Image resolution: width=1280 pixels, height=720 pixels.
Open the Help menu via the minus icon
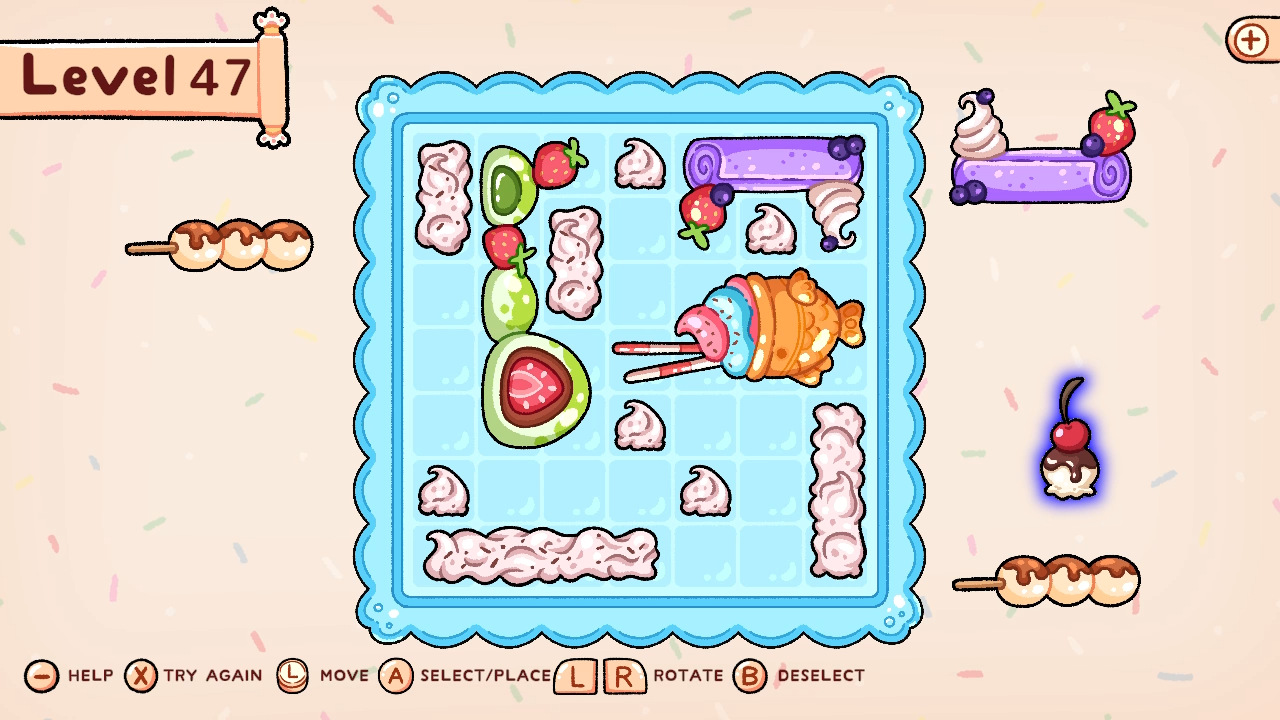pos(39,675)
